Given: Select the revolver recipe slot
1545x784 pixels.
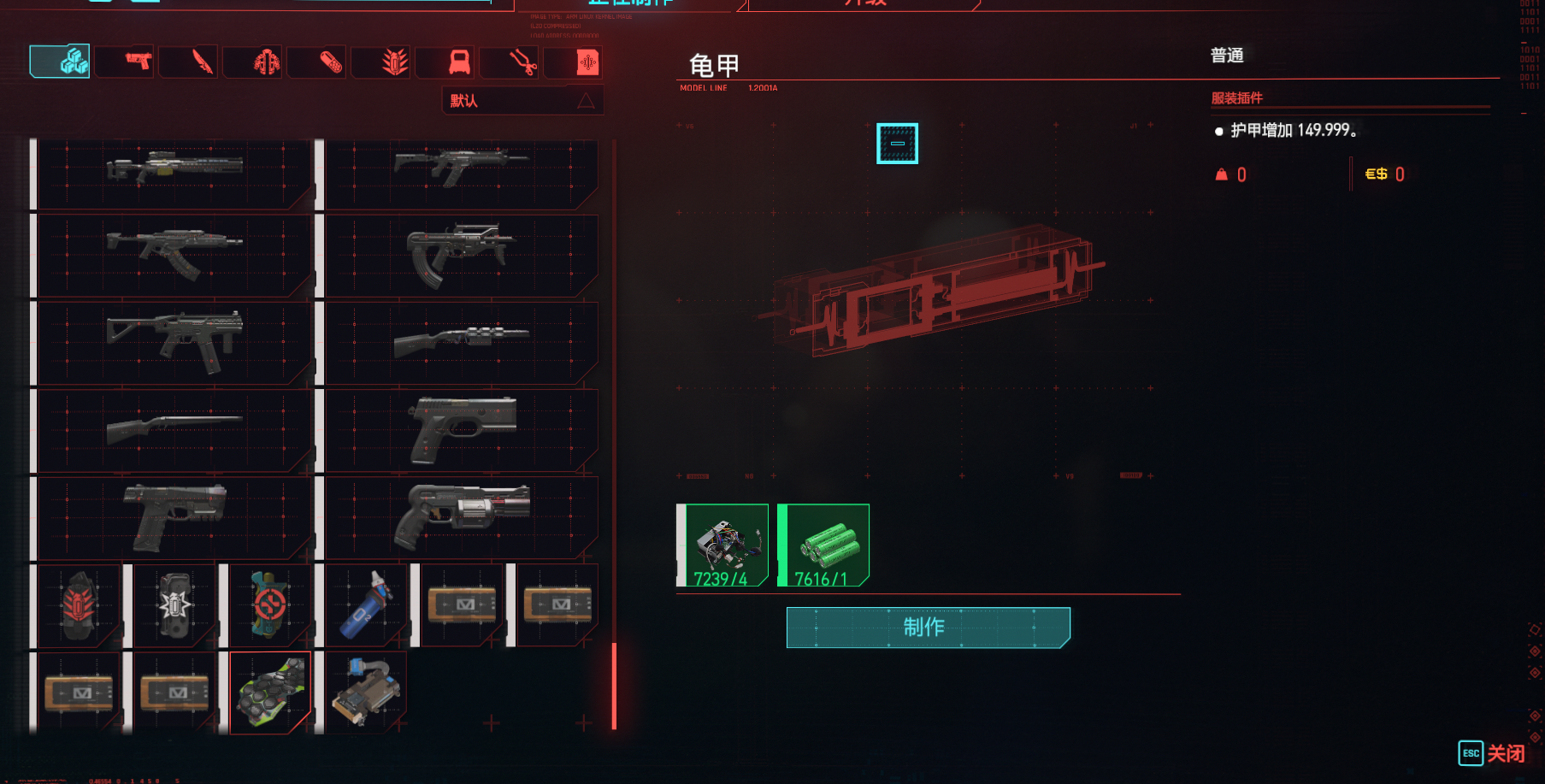Looking at the screenshot, I should (x=462, y=517).
